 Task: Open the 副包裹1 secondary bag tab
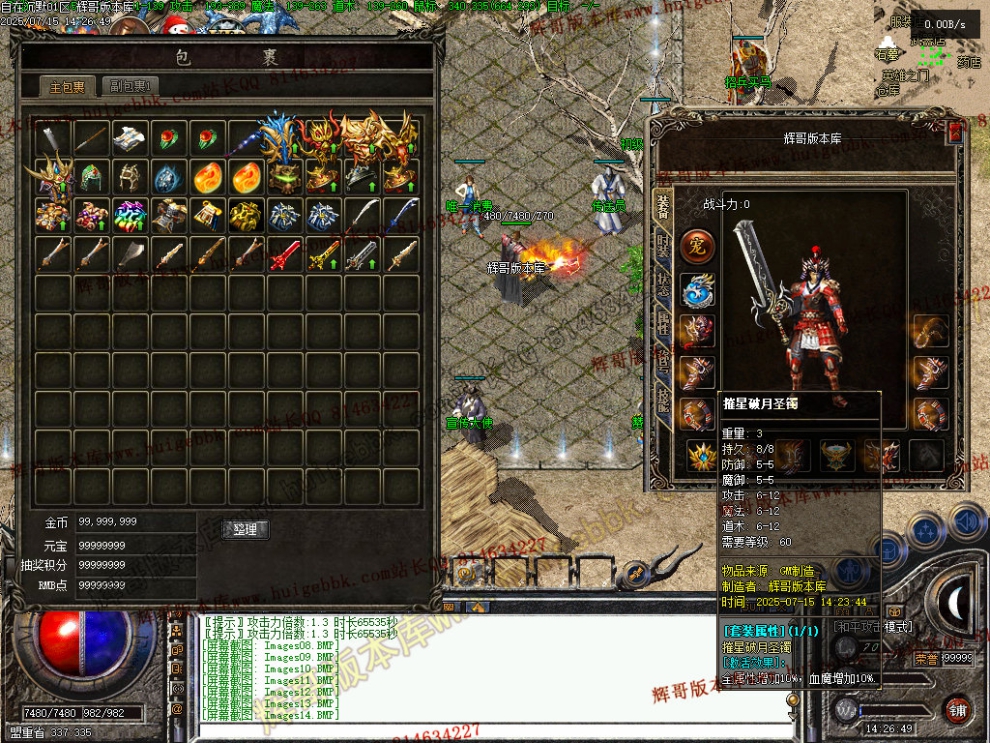point(129,86)
